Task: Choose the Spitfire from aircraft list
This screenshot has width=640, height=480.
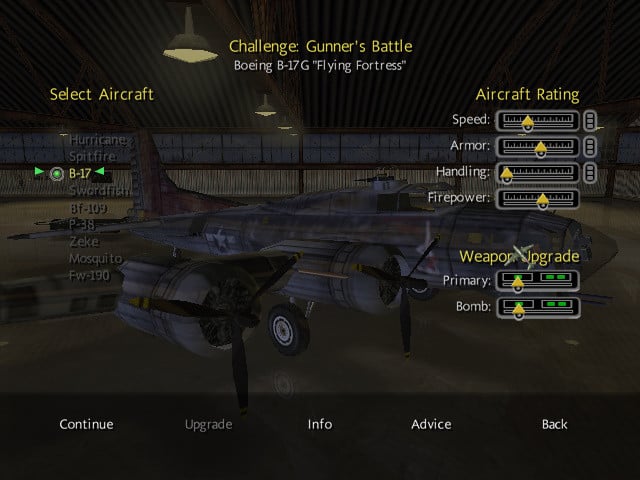Action: [92, 156]
